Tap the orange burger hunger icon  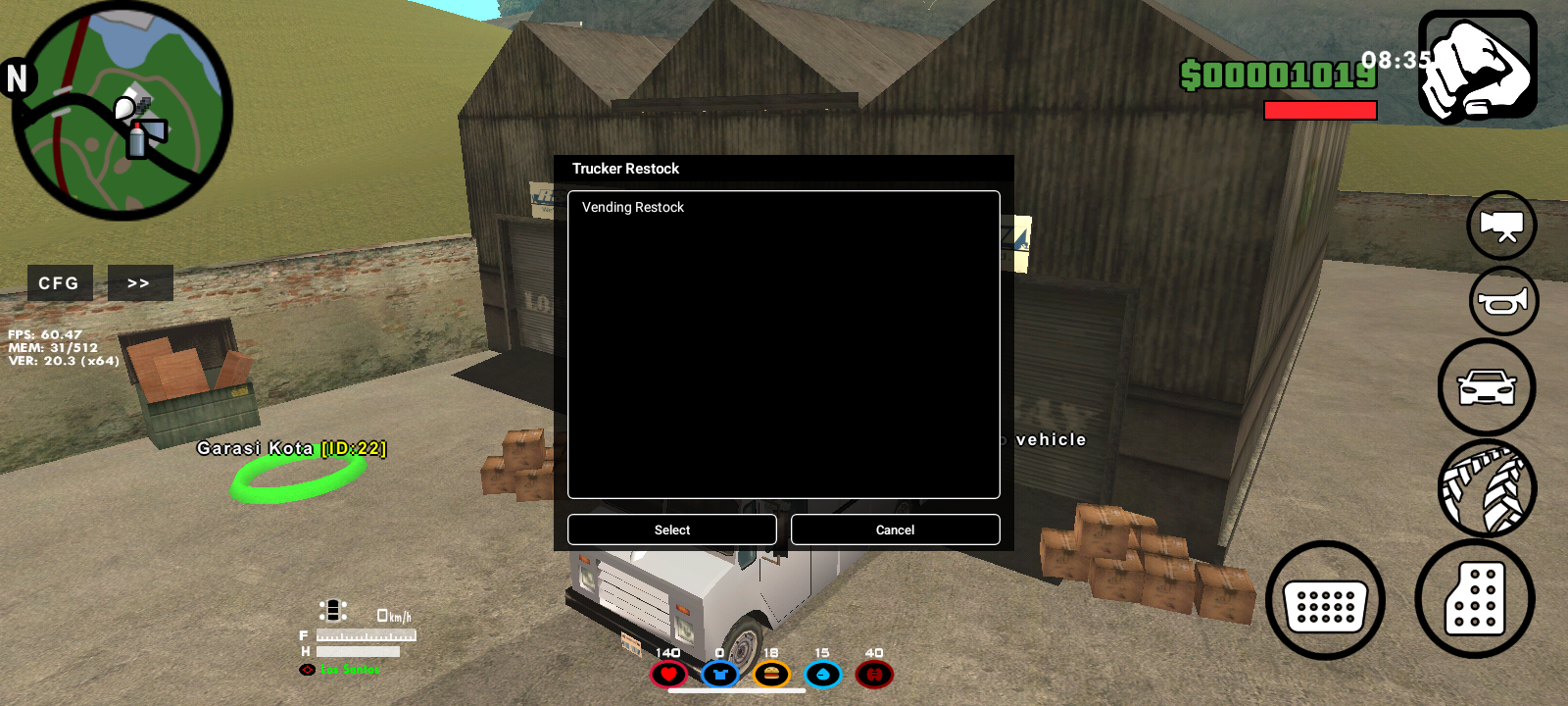[771, 675]
